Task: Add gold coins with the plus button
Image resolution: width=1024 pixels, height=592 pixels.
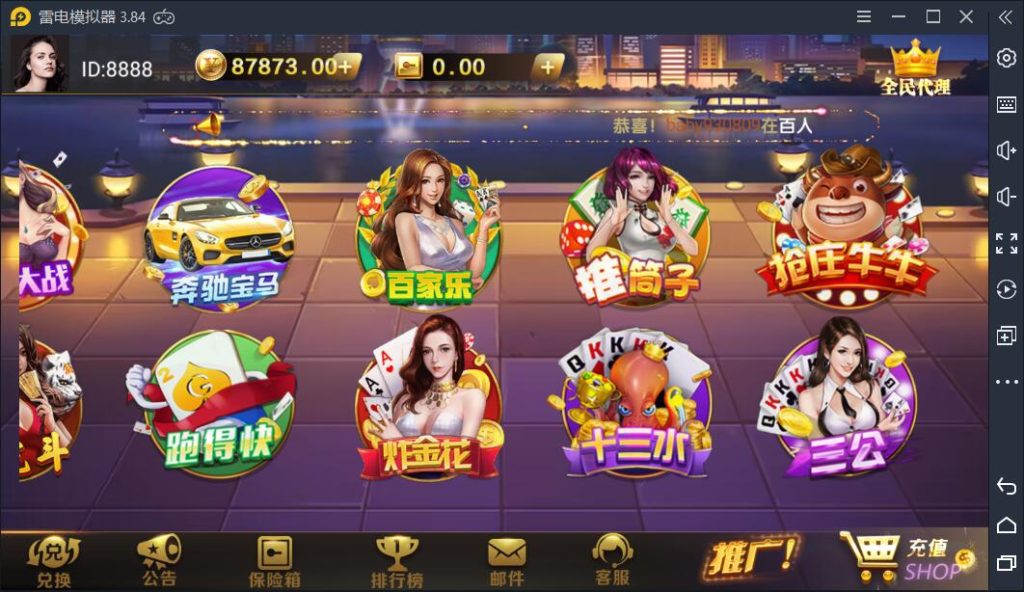Action: click(345, 67)
